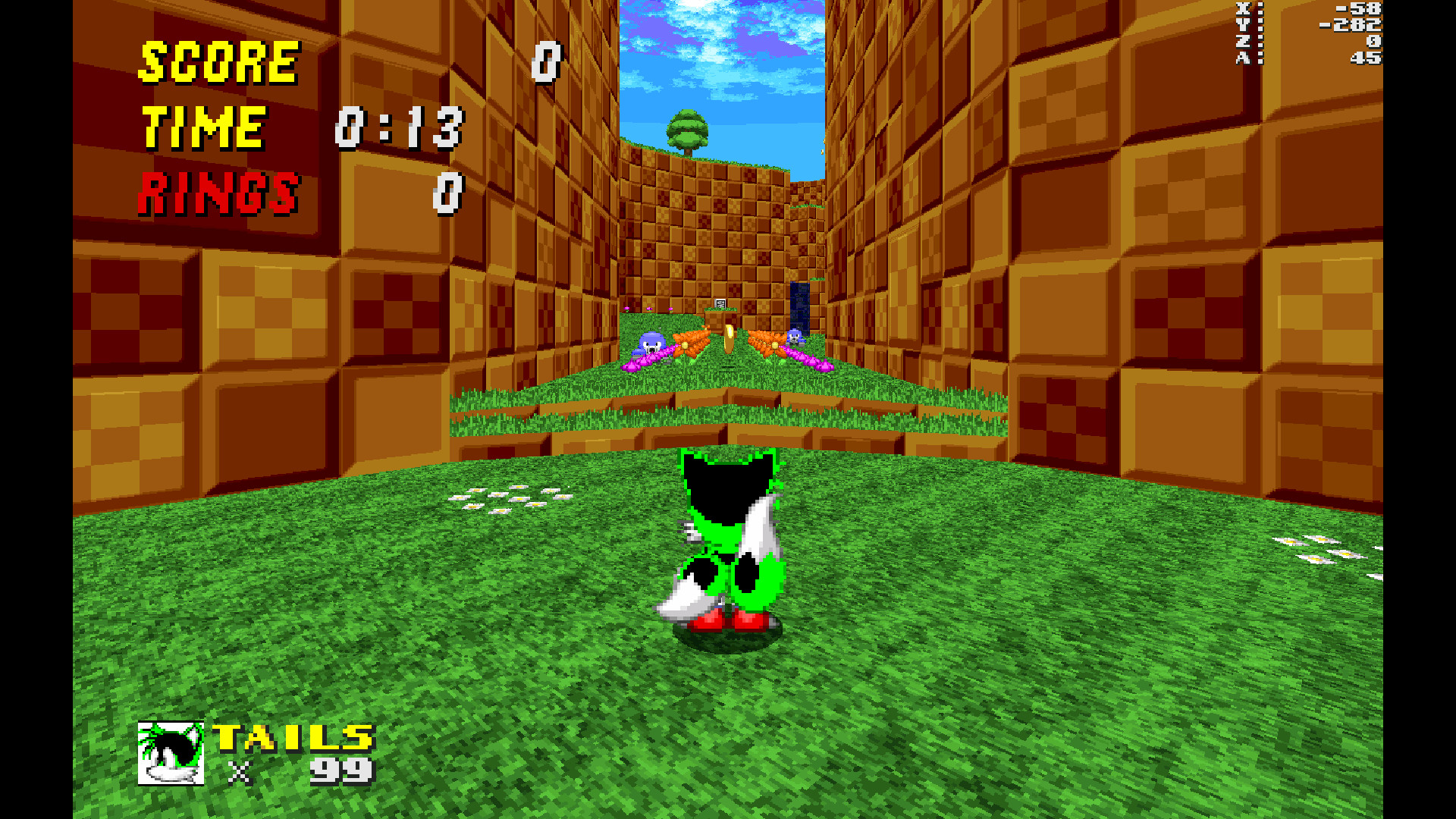This screenshot has width=1456, height=819.
Task: Click the small monitor sign atop the ledge
Action: 720,301
